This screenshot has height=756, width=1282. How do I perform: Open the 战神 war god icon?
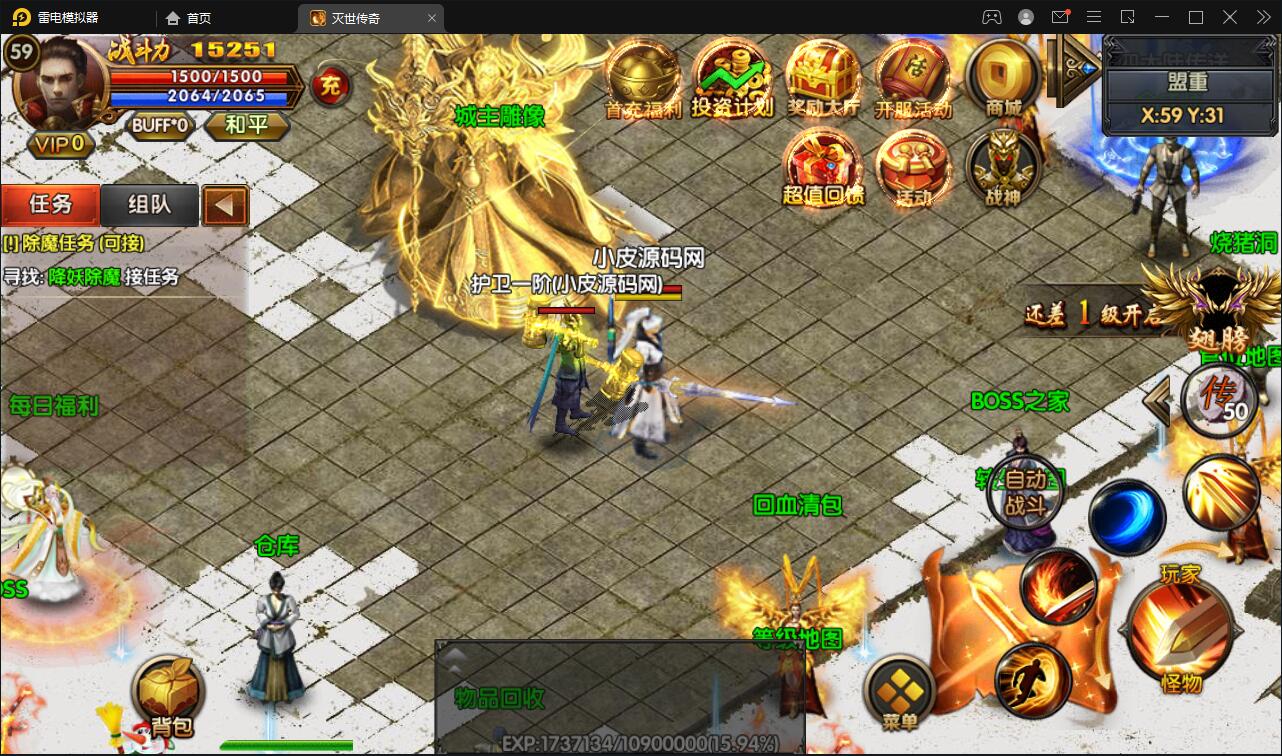(1003, 166)
